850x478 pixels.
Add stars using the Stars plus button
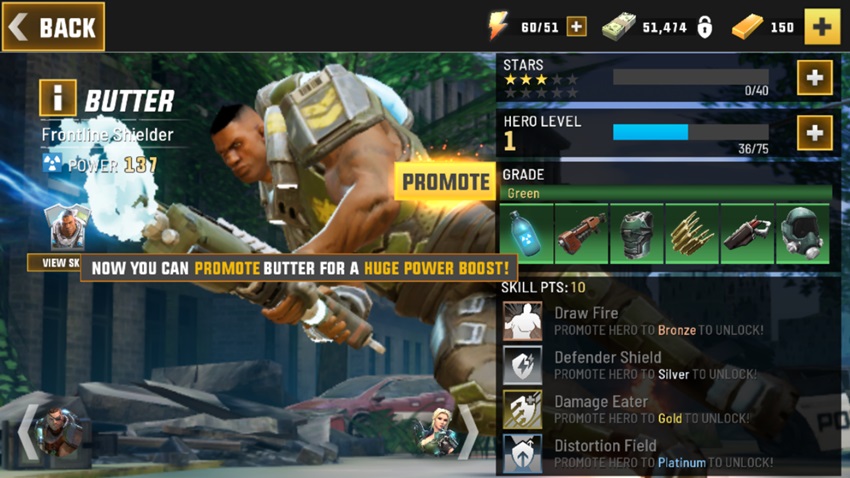pos(815,78)
